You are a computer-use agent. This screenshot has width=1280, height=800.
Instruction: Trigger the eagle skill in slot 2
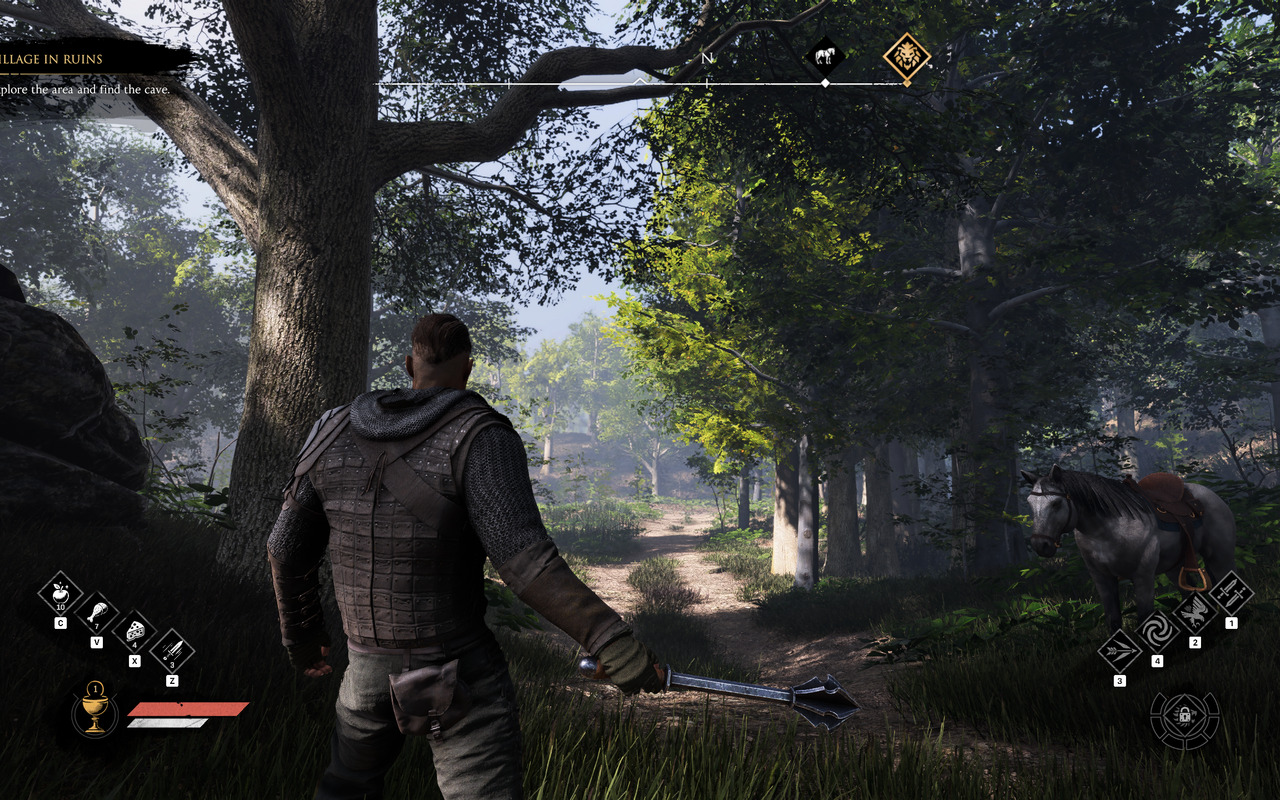[x=1196, y=614]
